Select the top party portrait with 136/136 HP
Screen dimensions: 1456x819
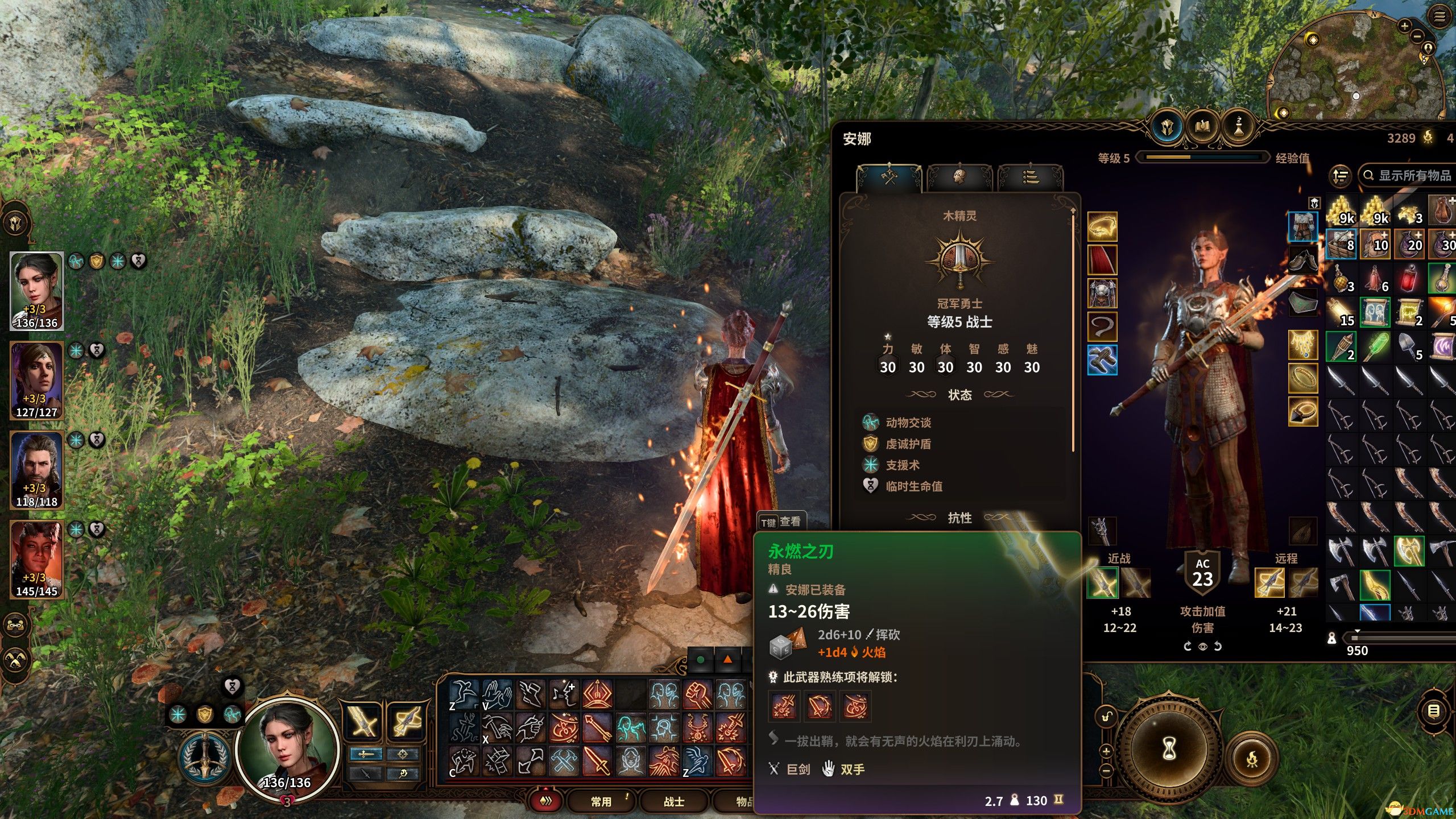(x=36, y=290)
